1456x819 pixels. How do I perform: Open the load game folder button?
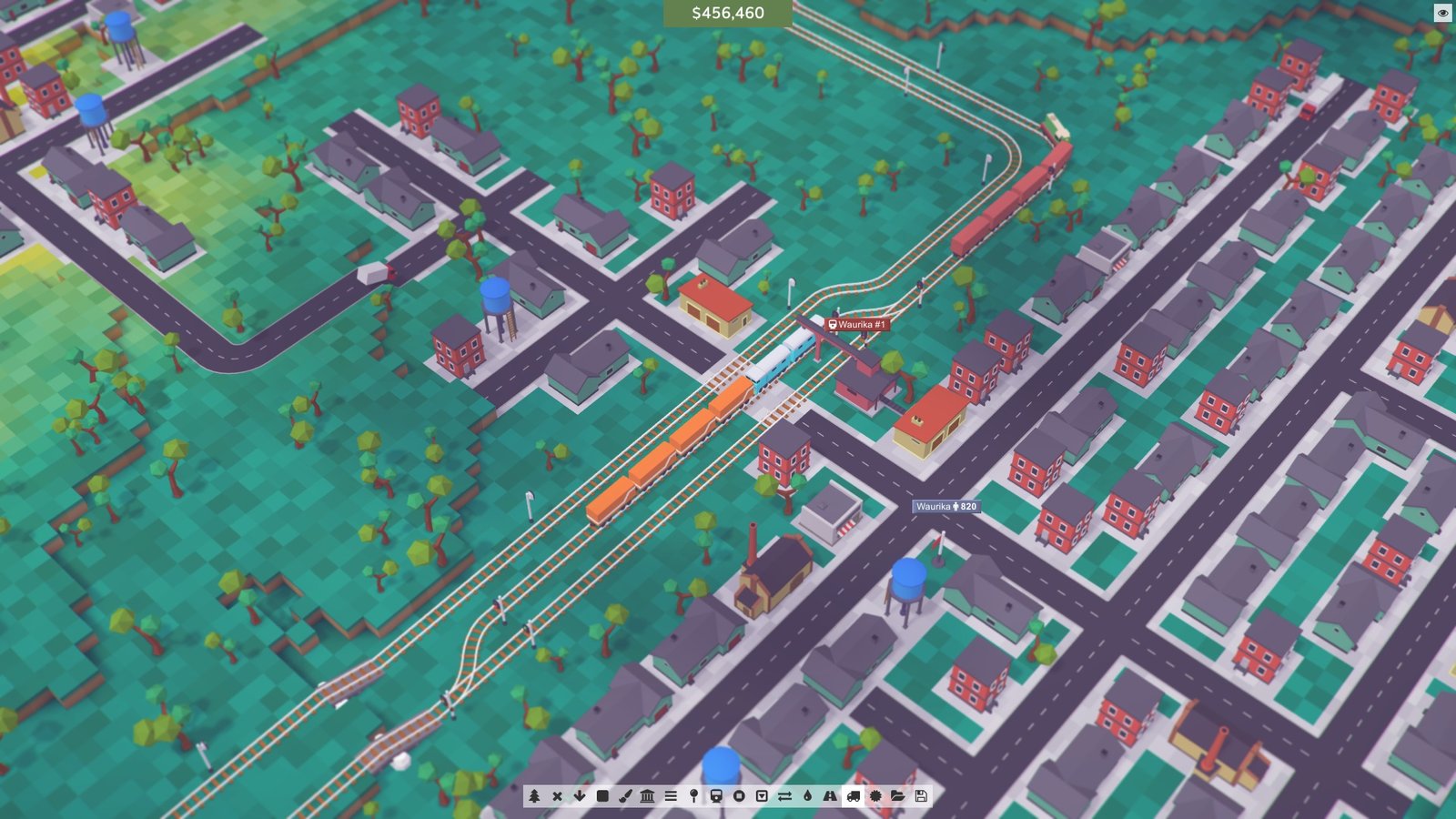896,794
